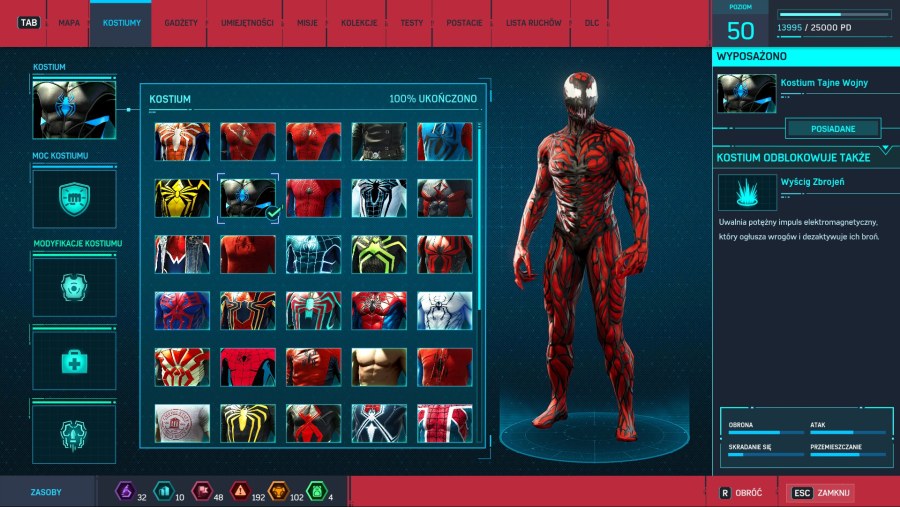Screen dimensions: 900x507
Task: Click the Posiadane button
Action: click(x=832, y=128)
